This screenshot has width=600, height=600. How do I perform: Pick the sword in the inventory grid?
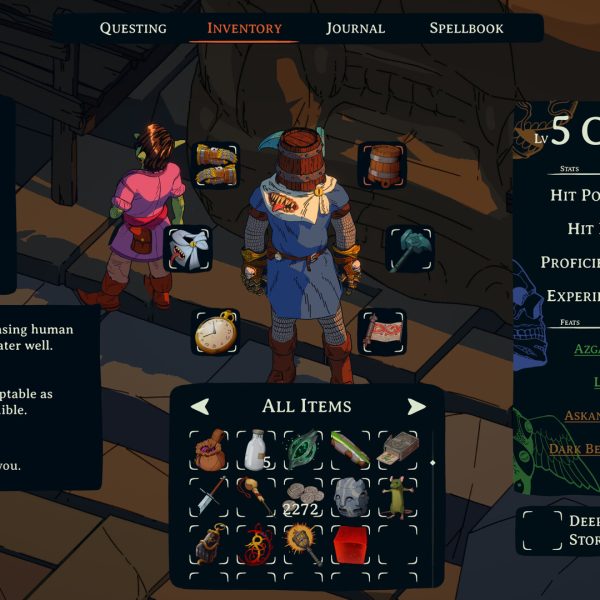point(210,496)
